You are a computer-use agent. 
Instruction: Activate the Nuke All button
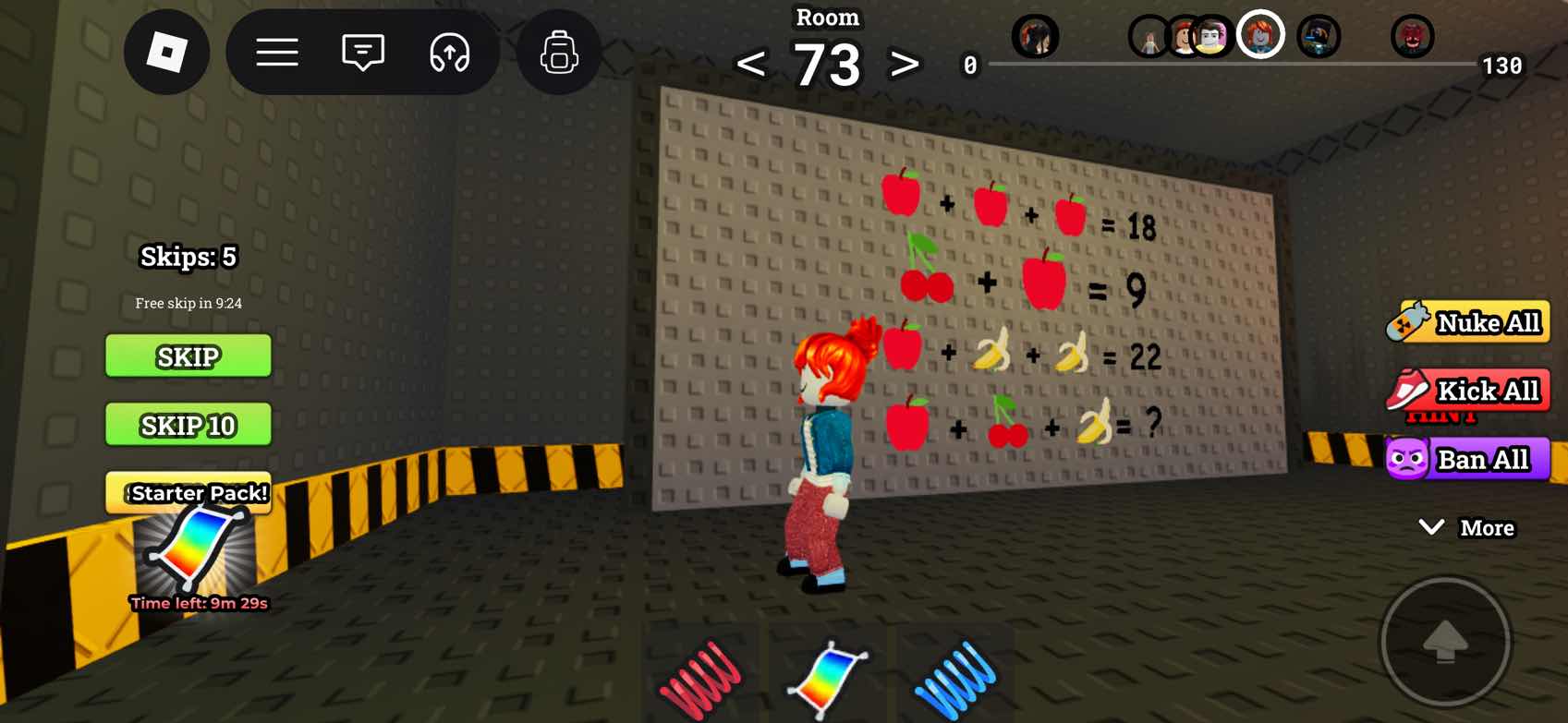[1469, 322]
